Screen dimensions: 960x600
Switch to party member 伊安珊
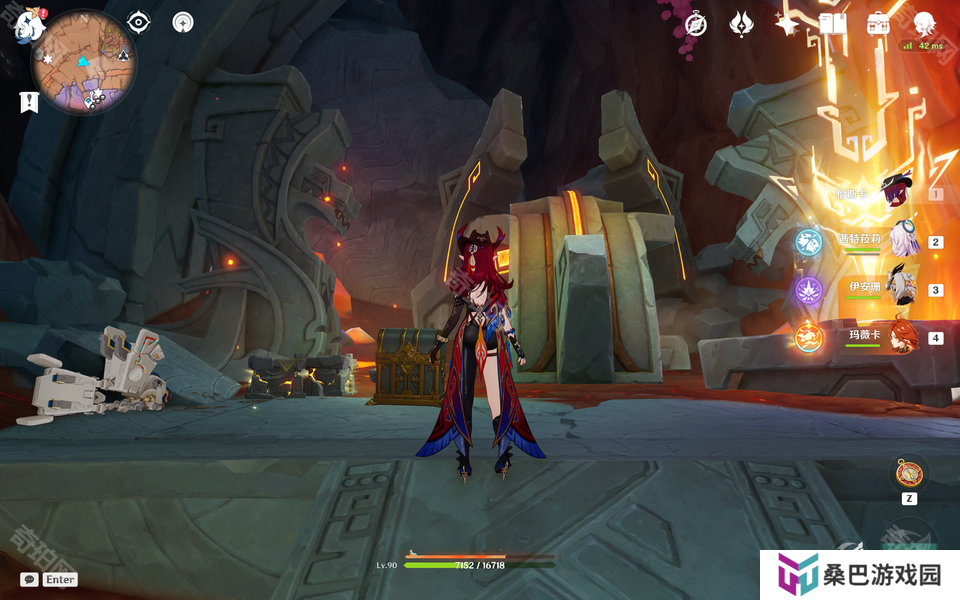pyautogui.click(x=903, y=289)
